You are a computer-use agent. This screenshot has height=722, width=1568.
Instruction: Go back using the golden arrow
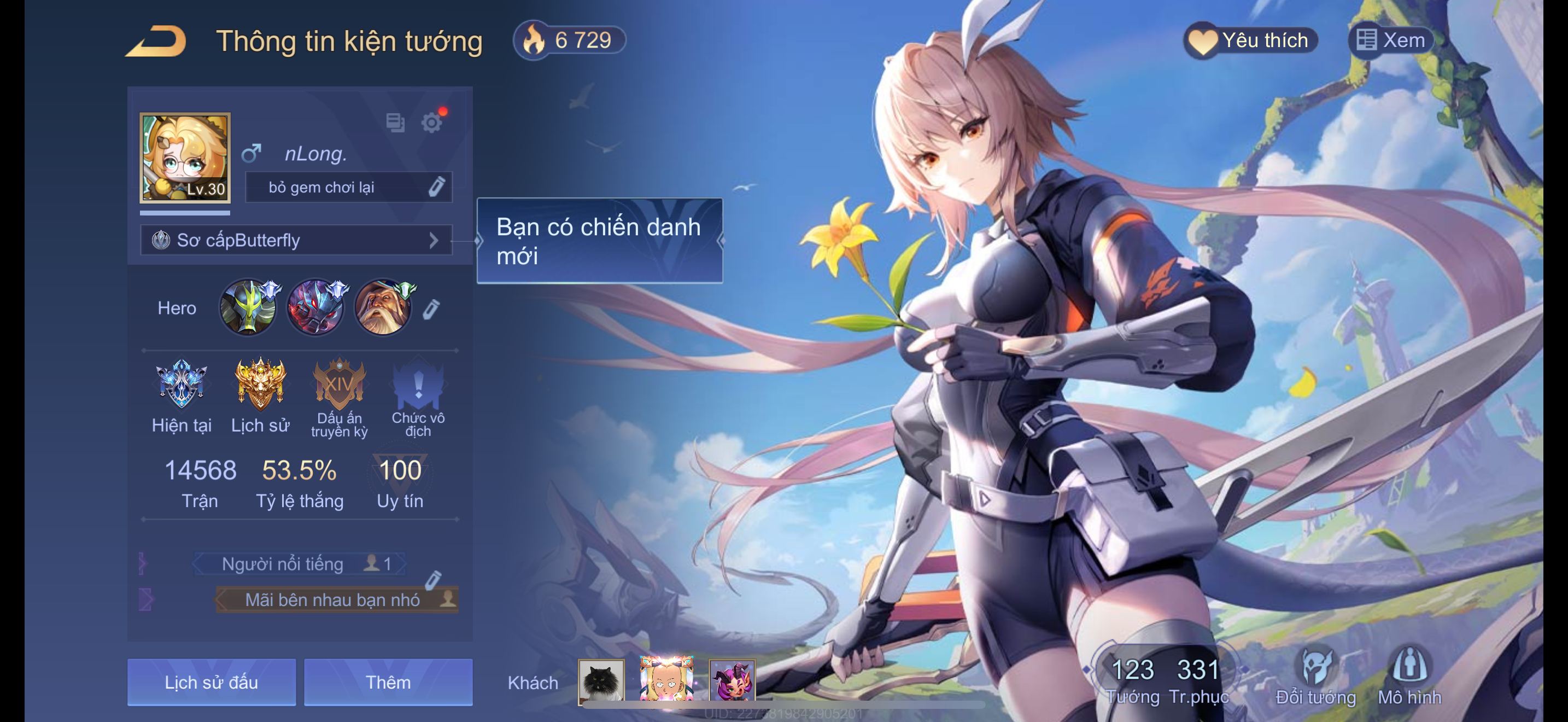tap(156, 42)
